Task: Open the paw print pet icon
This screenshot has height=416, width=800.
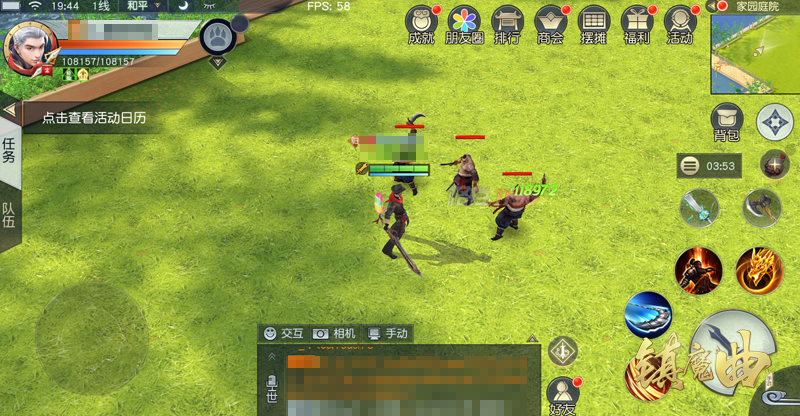Action: (219, 39)
